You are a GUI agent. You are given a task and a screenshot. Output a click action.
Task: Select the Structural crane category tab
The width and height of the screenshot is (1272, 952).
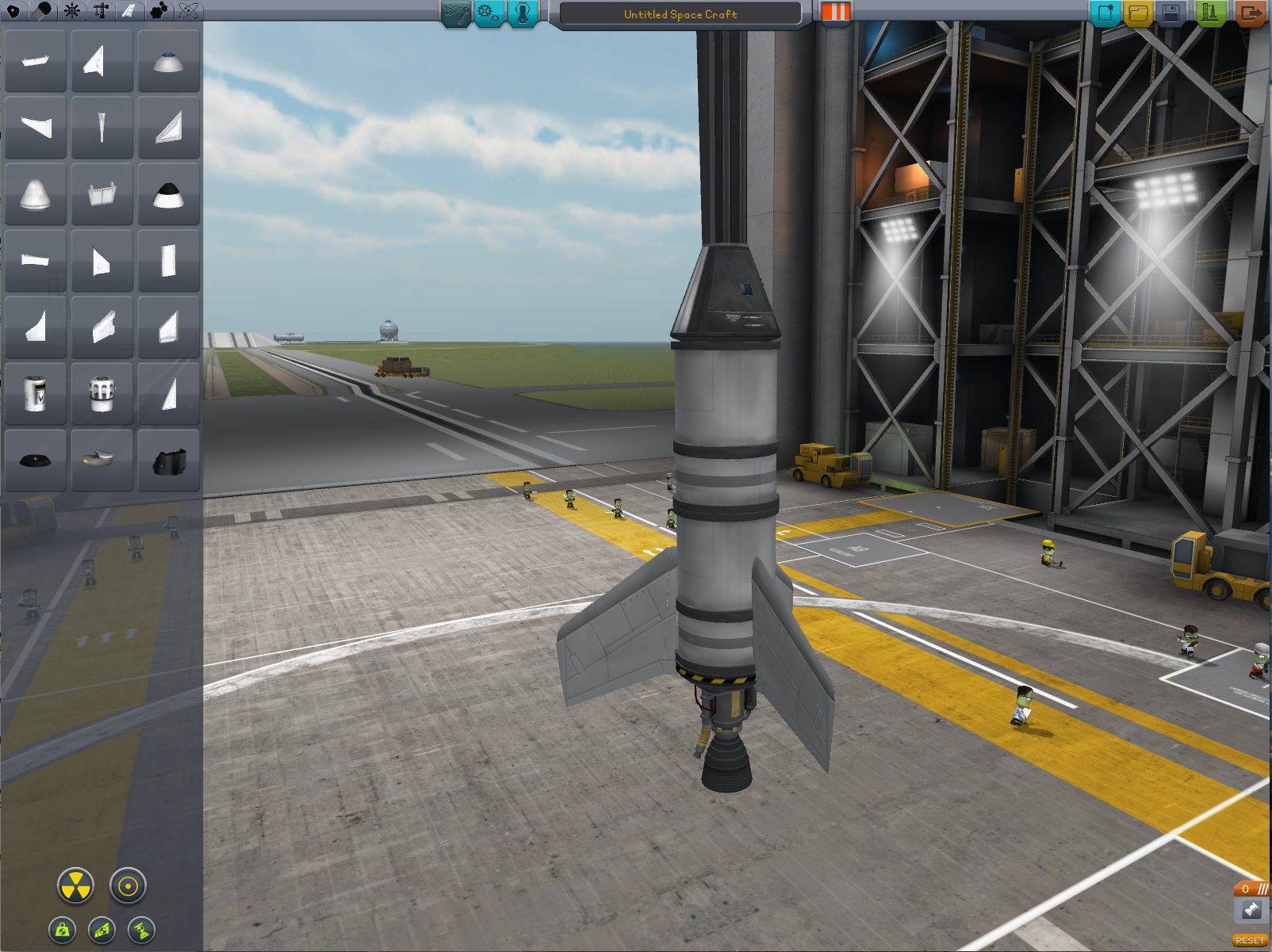tap(101, 10)
